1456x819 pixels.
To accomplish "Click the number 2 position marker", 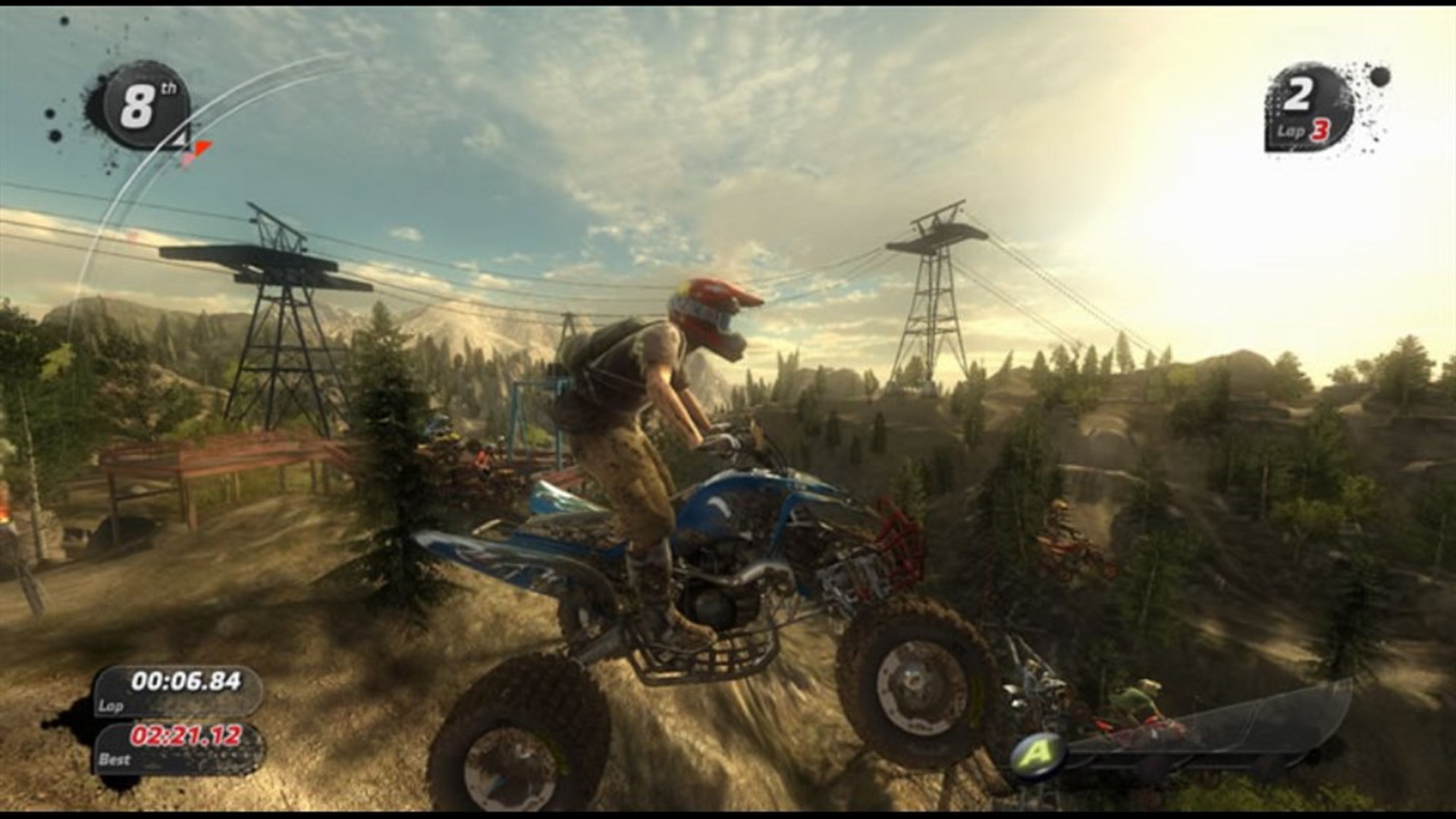I will 1300,93.
